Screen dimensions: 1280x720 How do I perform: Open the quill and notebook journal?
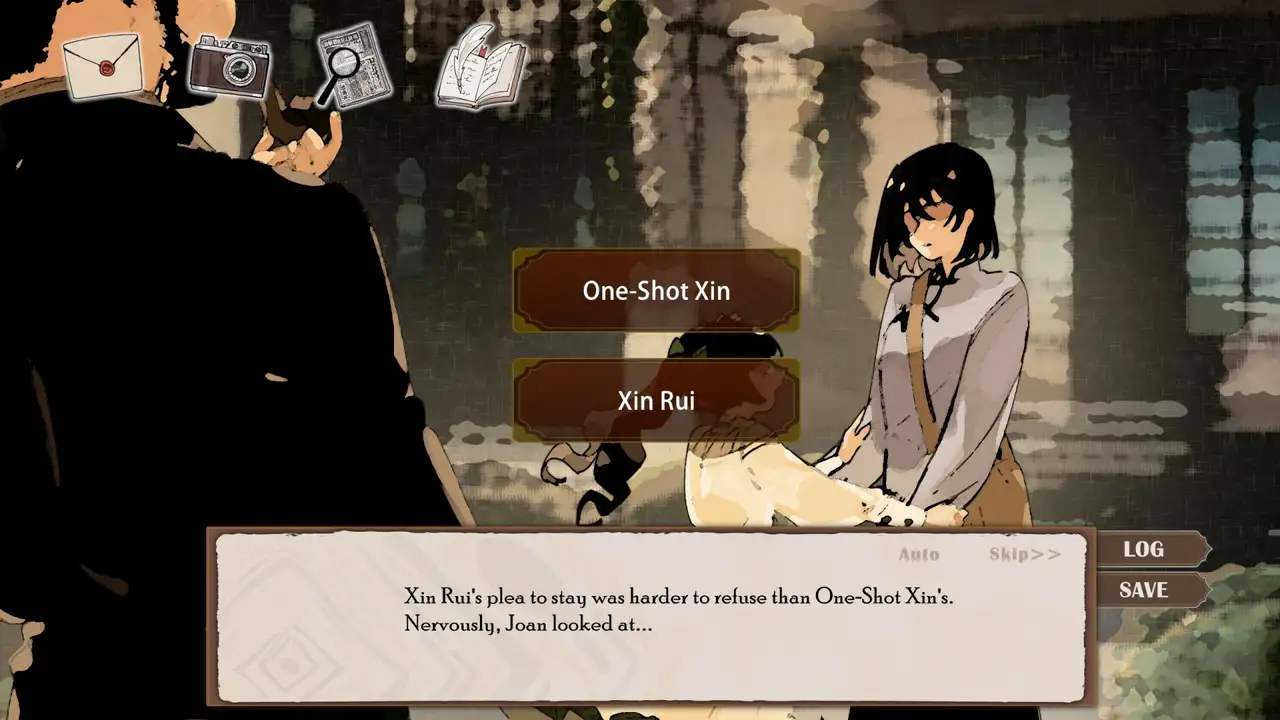tap(481, 66)
